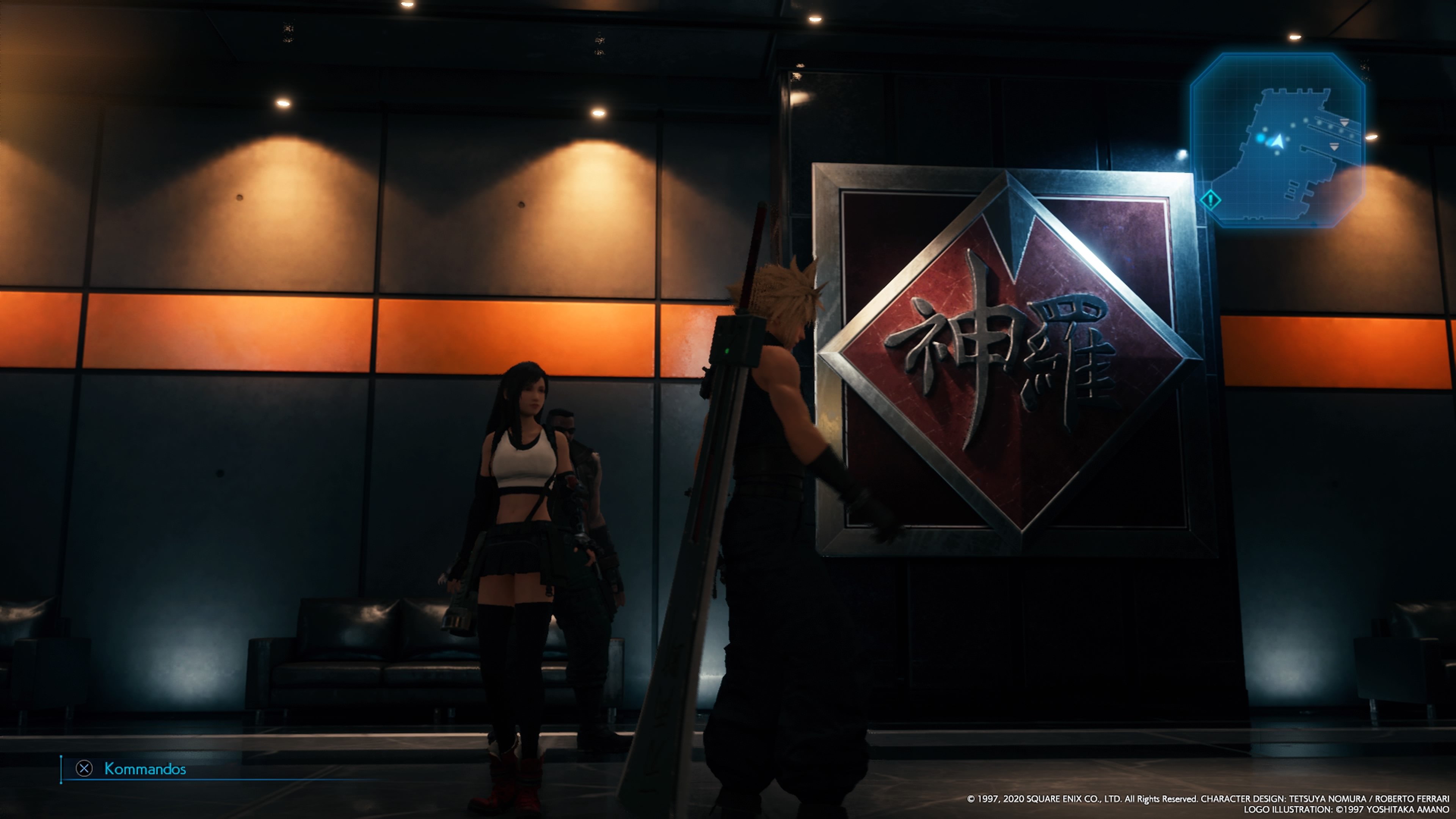Select the glowing cyan dot on the minimap
Image resolution: width=1456 pixels, height=819 pixels.
pos(1260,139)
